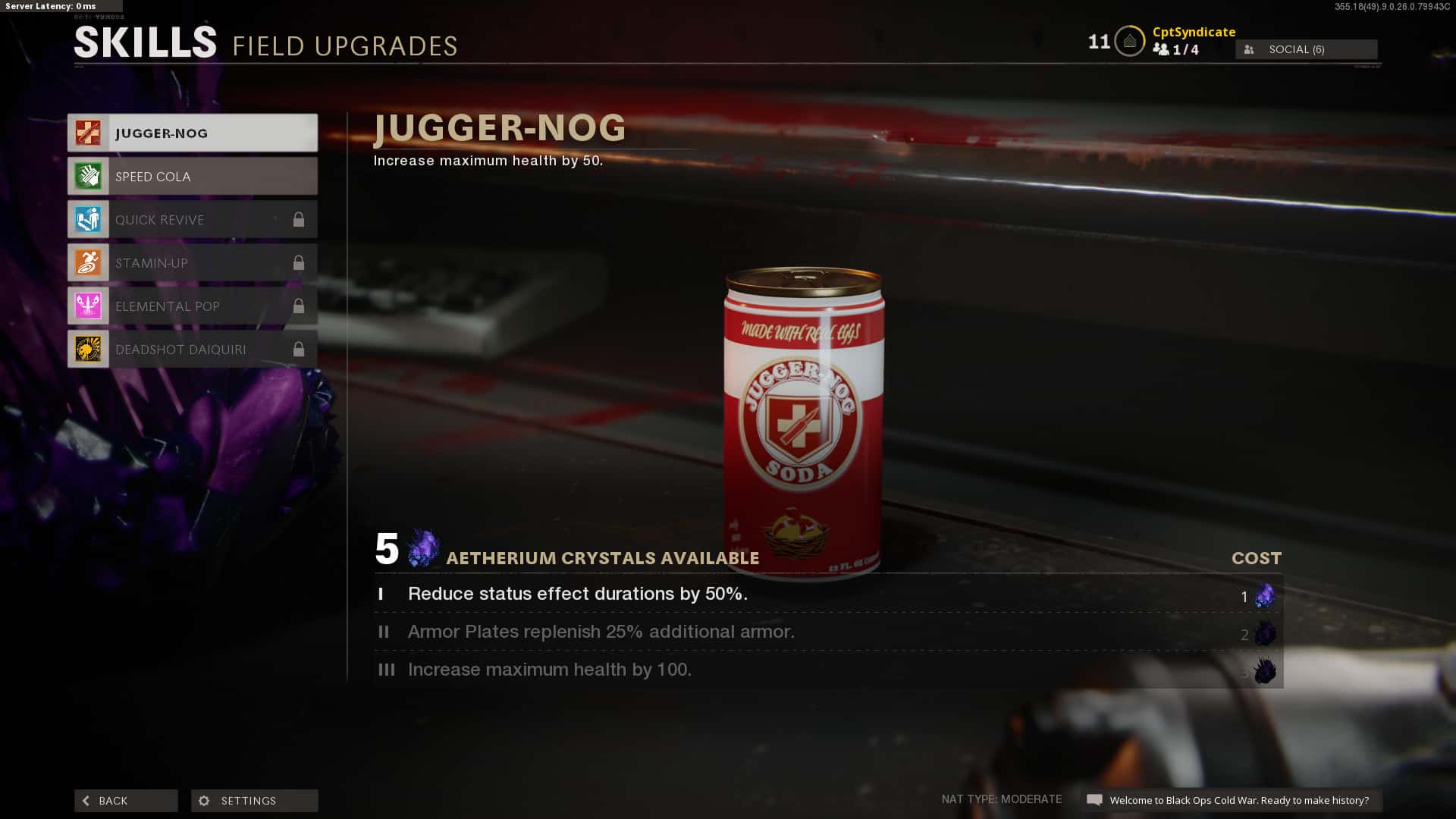1456x819 pixels.
Task: Open the chat message box
Action: [1232, 800]
